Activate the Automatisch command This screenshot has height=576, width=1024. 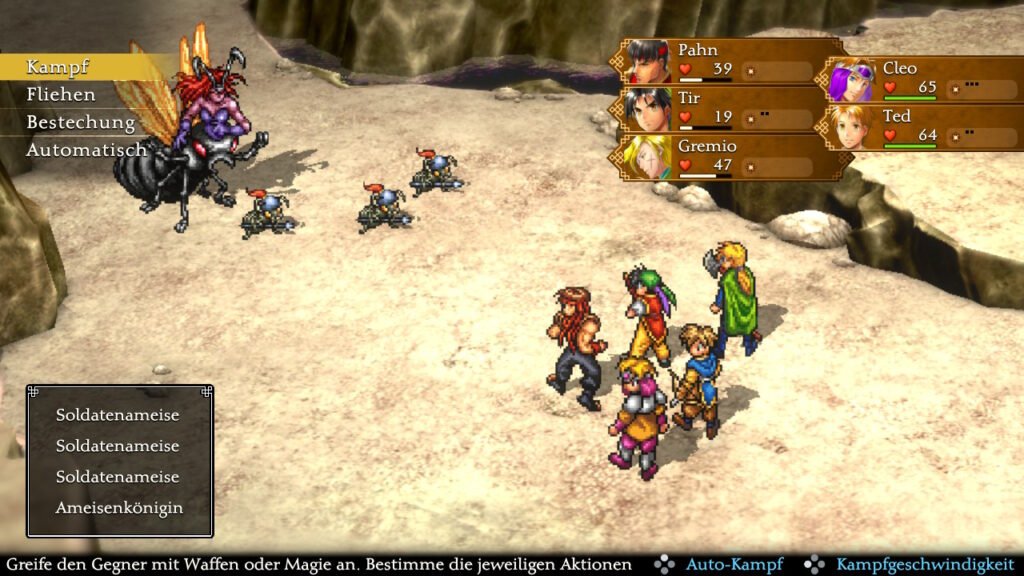[x=86, y=150]
